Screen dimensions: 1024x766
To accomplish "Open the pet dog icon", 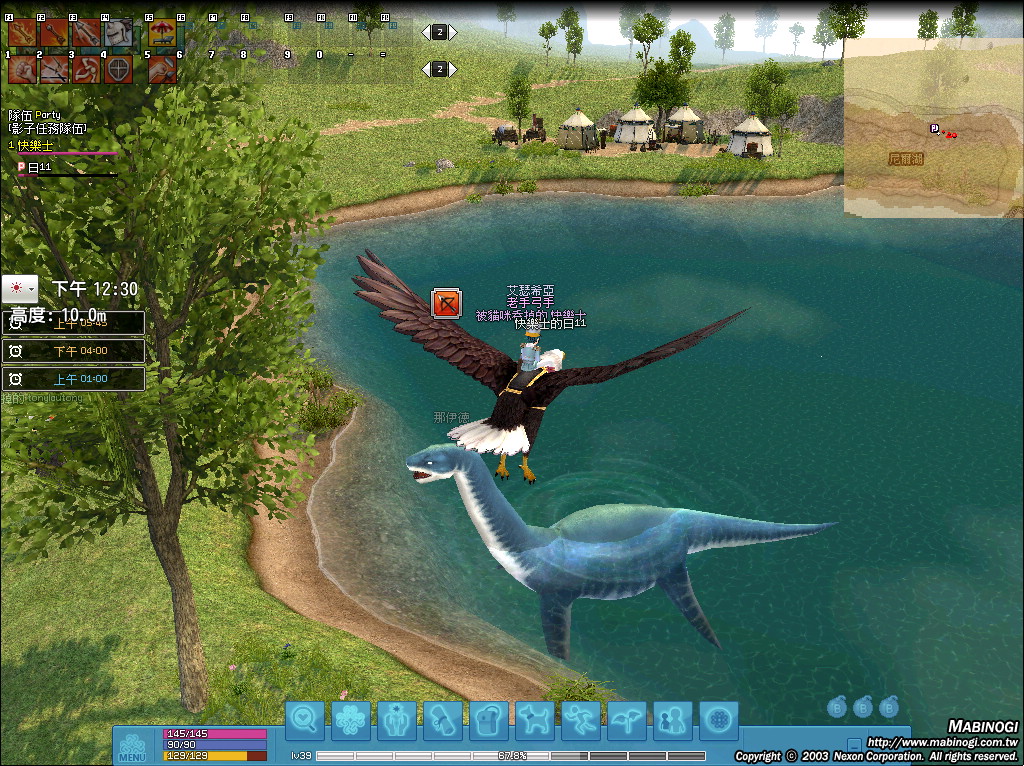I will pyautogui.click(x=535, y=720).
